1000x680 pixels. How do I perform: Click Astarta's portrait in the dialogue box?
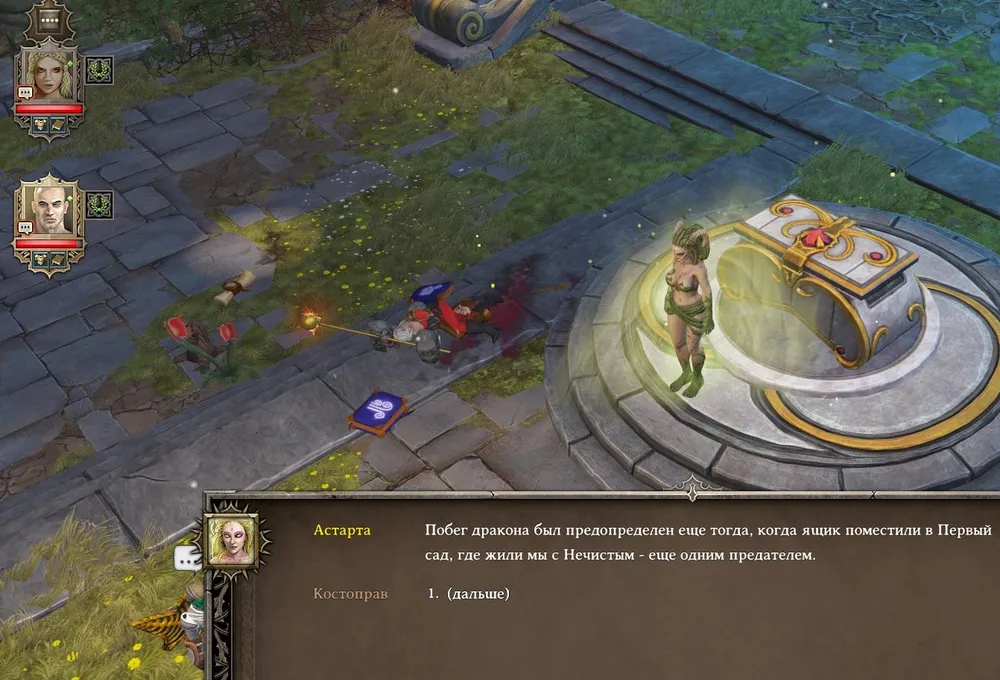pos(231,541)
